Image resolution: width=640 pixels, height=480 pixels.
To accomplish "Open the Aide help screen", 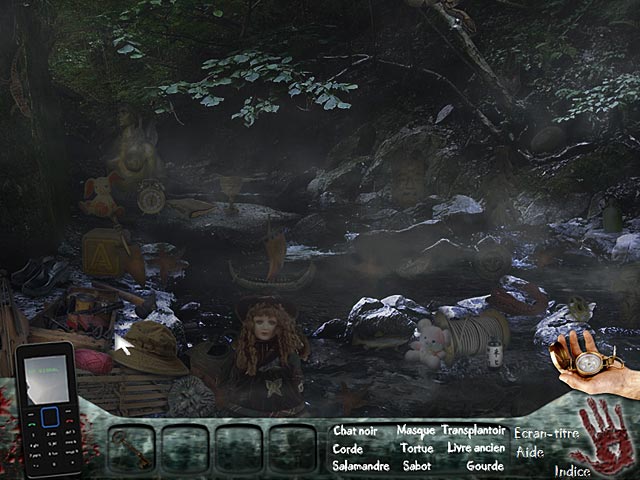I will pos(530,452).
